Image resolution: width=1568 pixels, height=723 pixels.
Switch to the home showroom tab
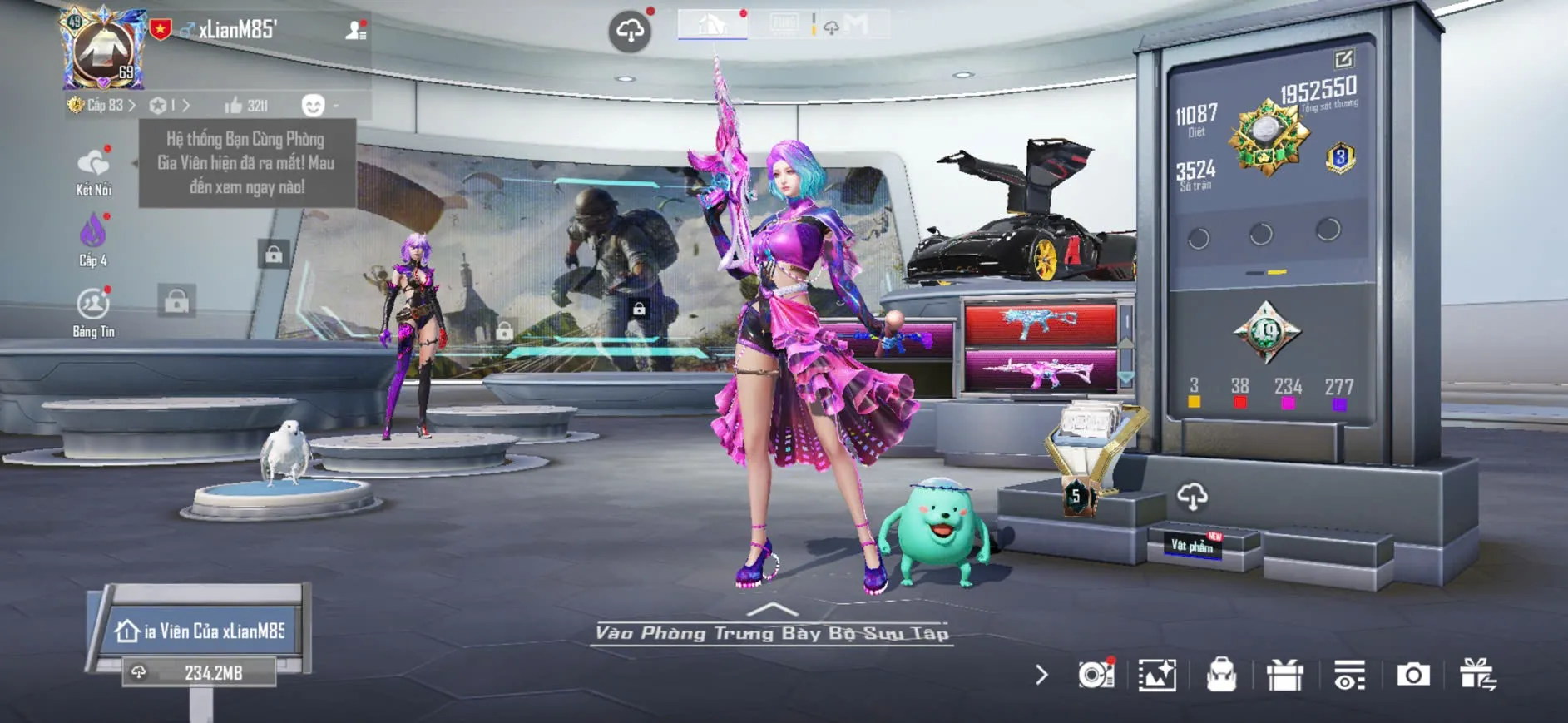click(712, 24)
